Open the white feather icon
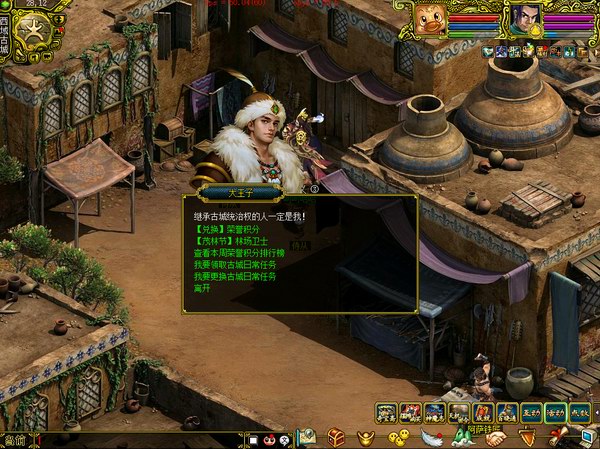Image resolution: width=600 pixels, height=449 pixels. coord(430,437)
